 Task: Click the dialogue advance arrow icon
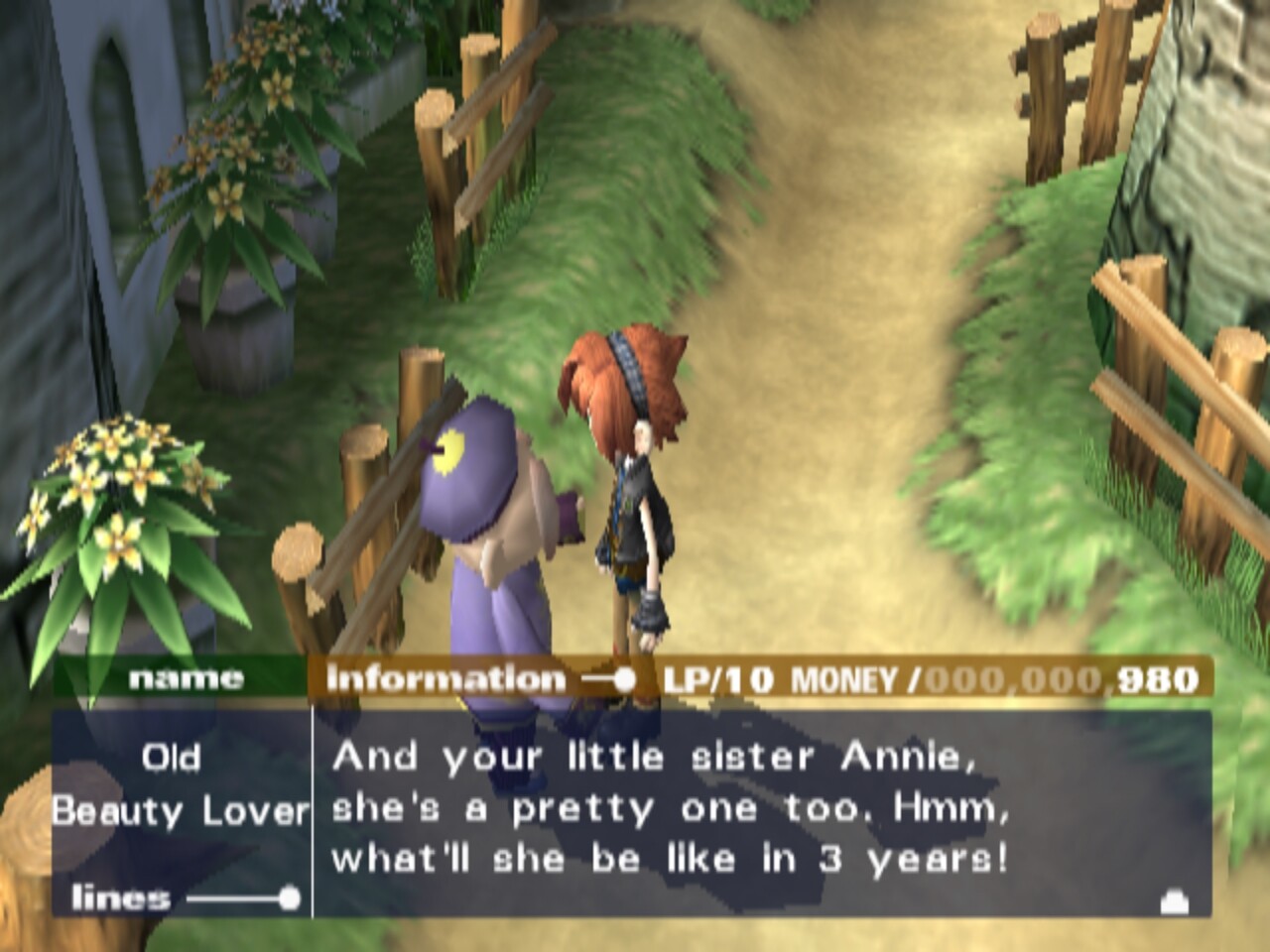pyautogui.click(x=1174, y=900)
